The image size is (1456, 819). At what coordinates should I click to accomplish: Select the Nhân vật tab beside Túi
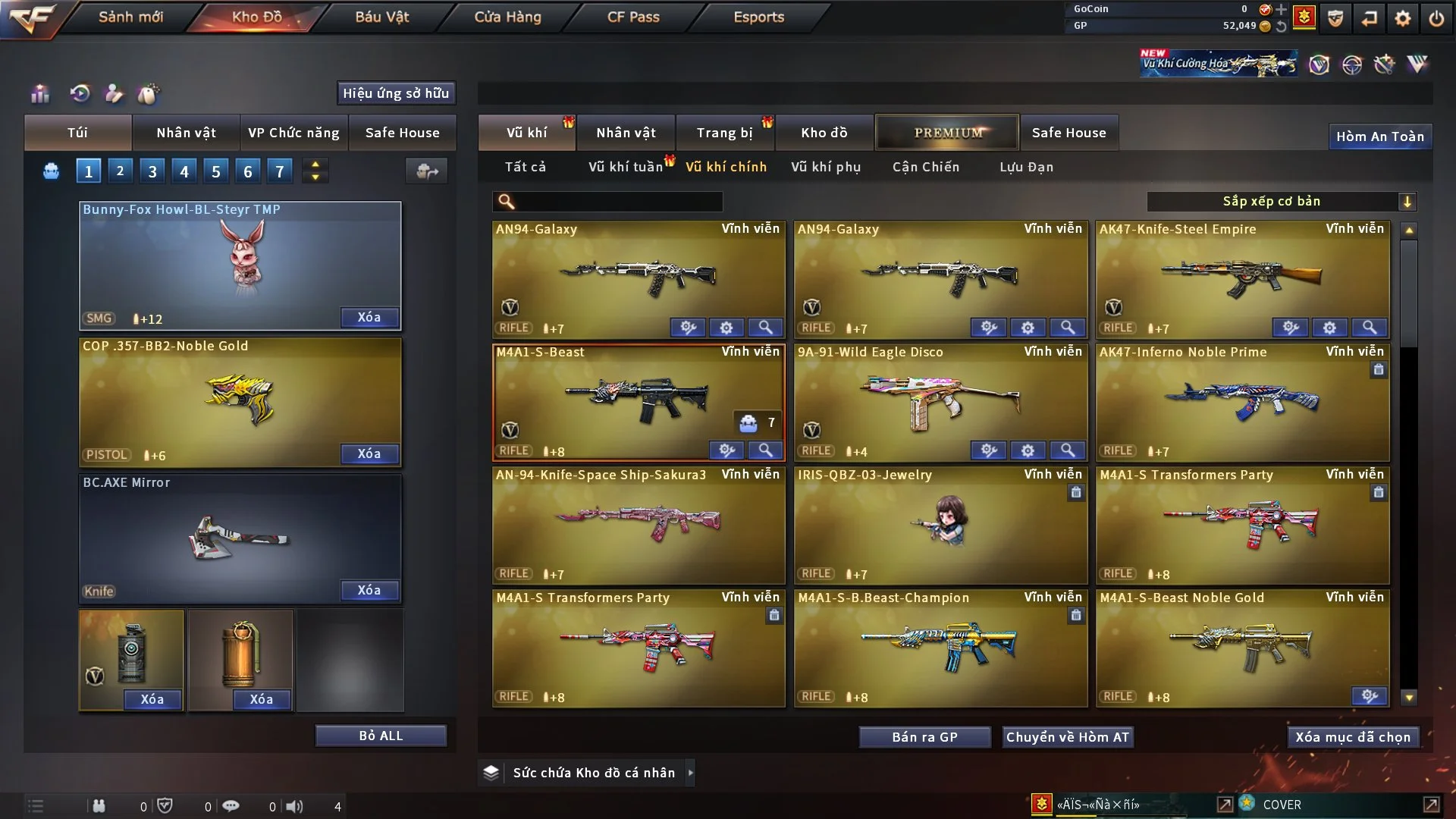click(186, 133)
